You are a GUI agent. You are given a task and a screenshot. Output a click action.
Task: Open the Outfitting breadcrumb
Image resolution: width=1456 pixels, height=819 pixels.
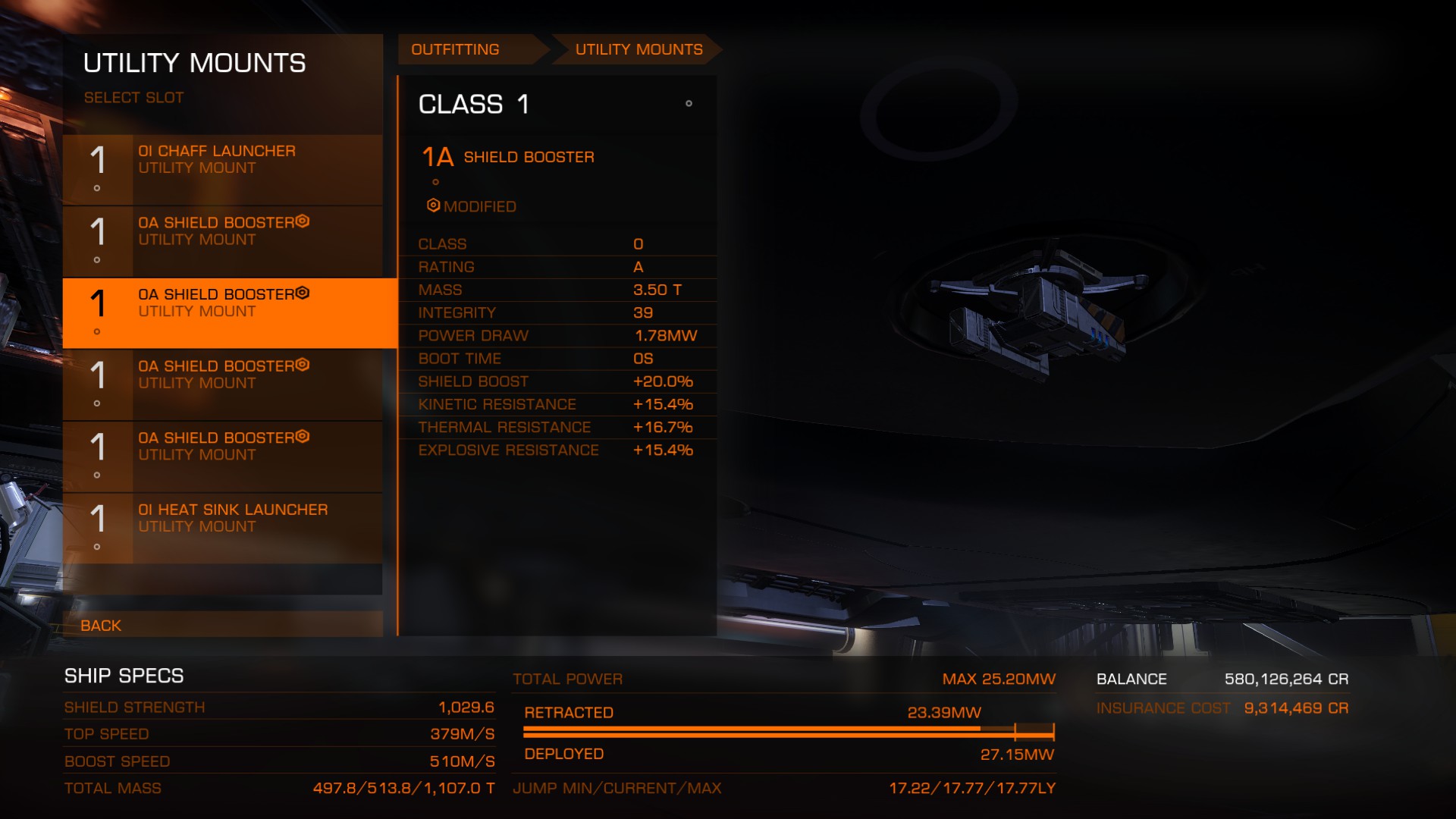(456, 50)
